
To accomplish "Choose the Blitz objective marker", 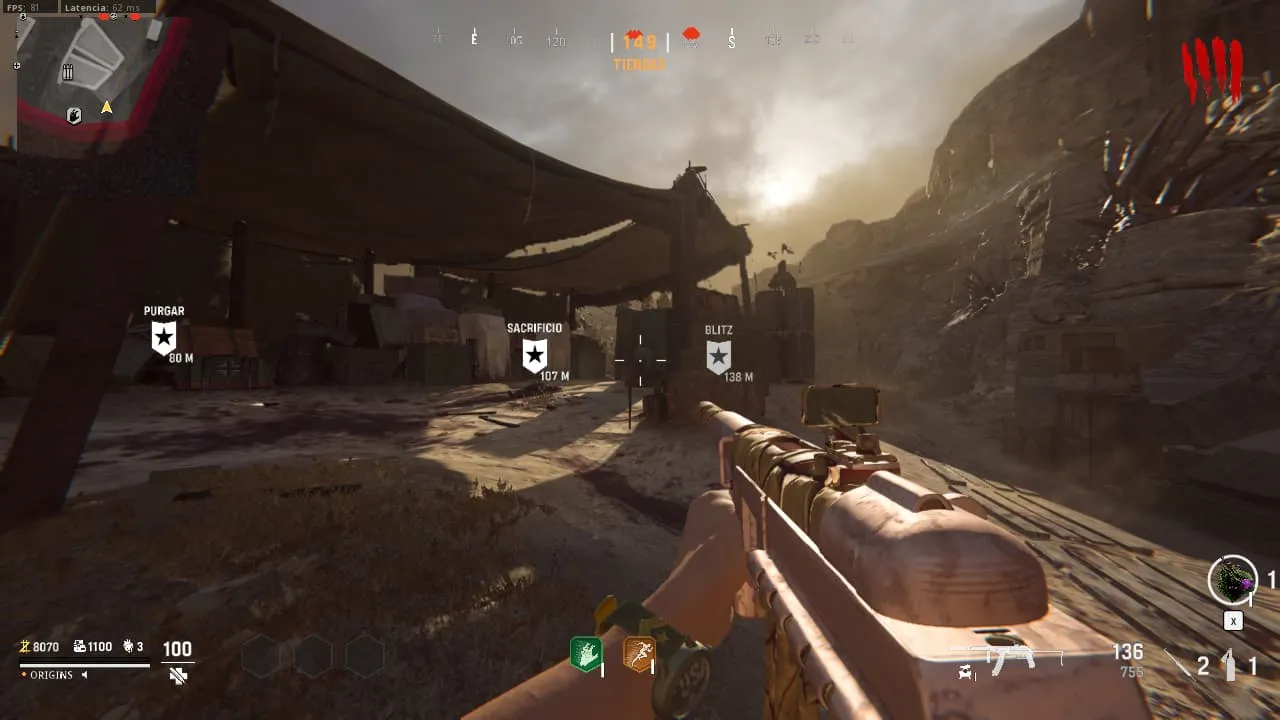I will coord(718,356).
